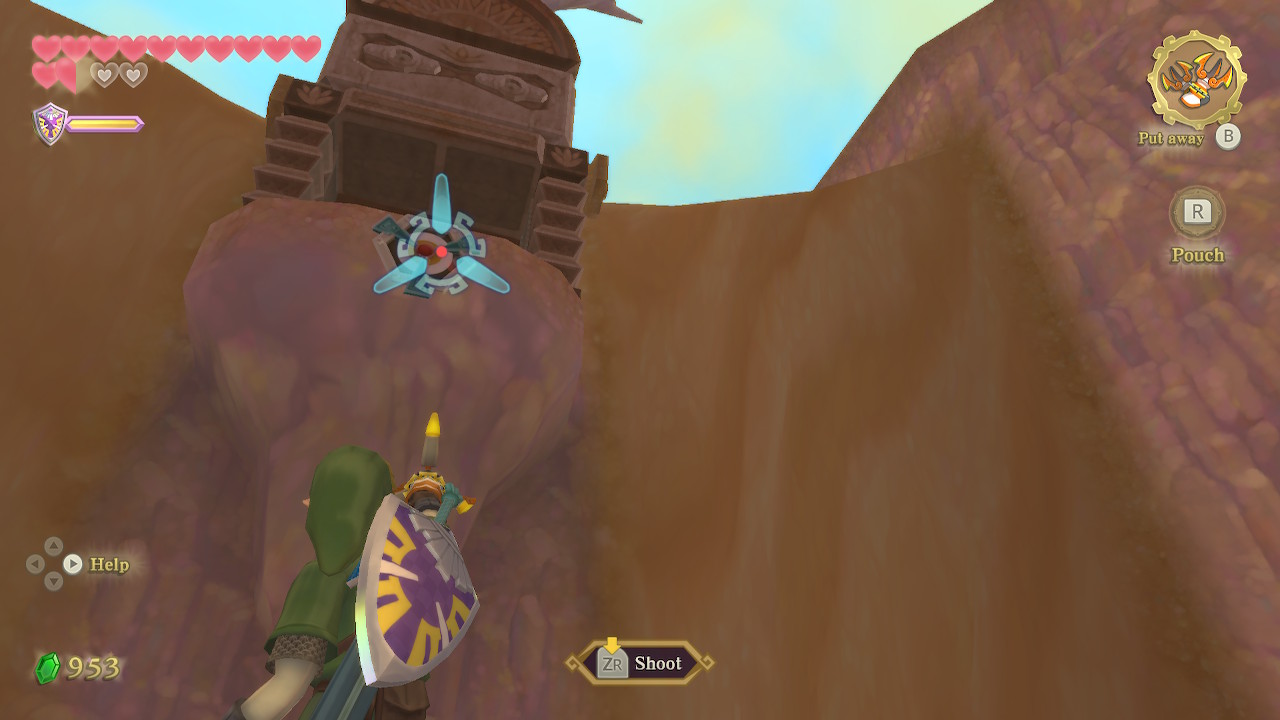Open the Pouch
This screenshot has width=1280, height=720.
pos(1197,212)
